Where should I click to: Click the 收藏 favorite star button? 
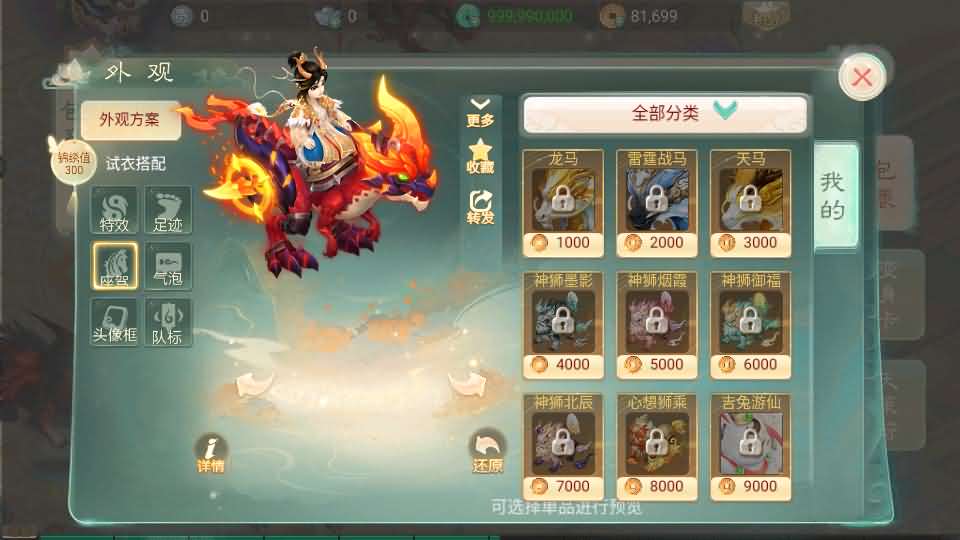click(481, 156)
